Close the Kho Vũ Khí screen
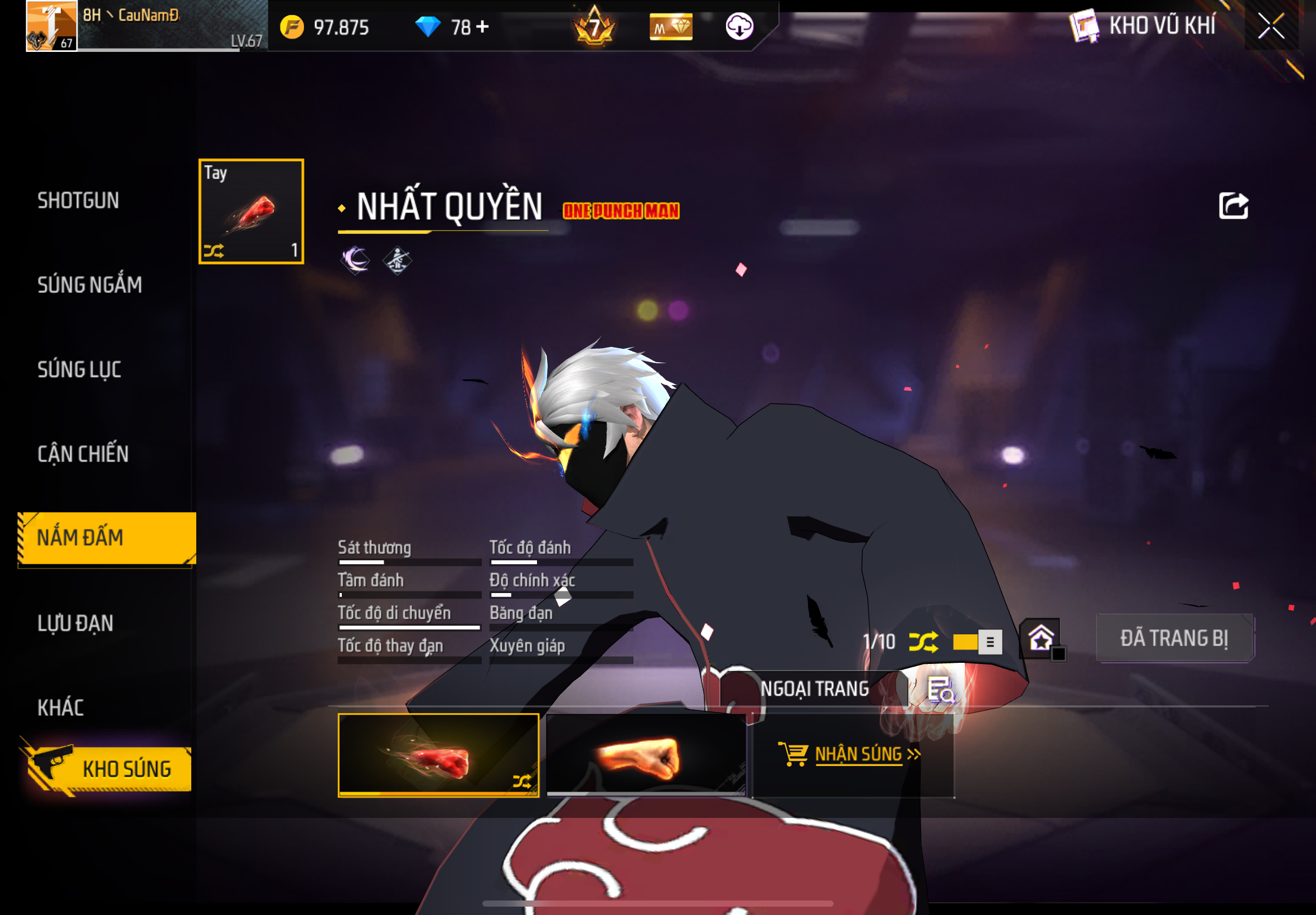This screenshot has height=915, width=1316. (x=1271, y=26)
